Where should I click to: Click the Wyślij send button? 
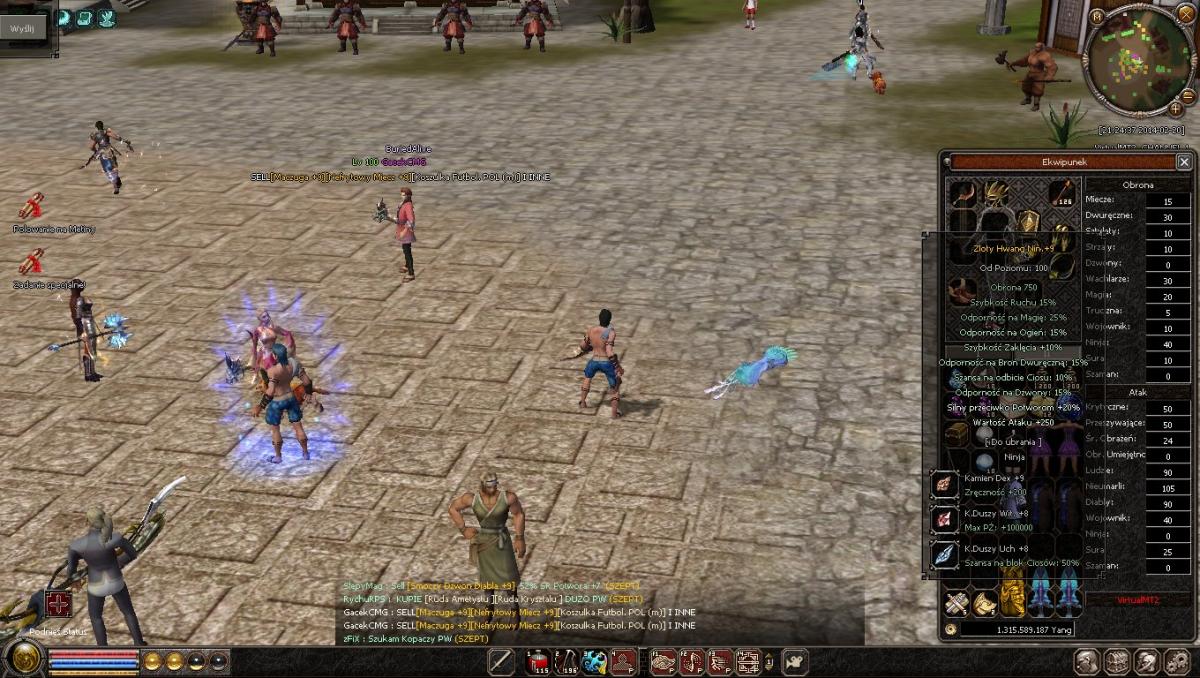click(x=22, y=29)
